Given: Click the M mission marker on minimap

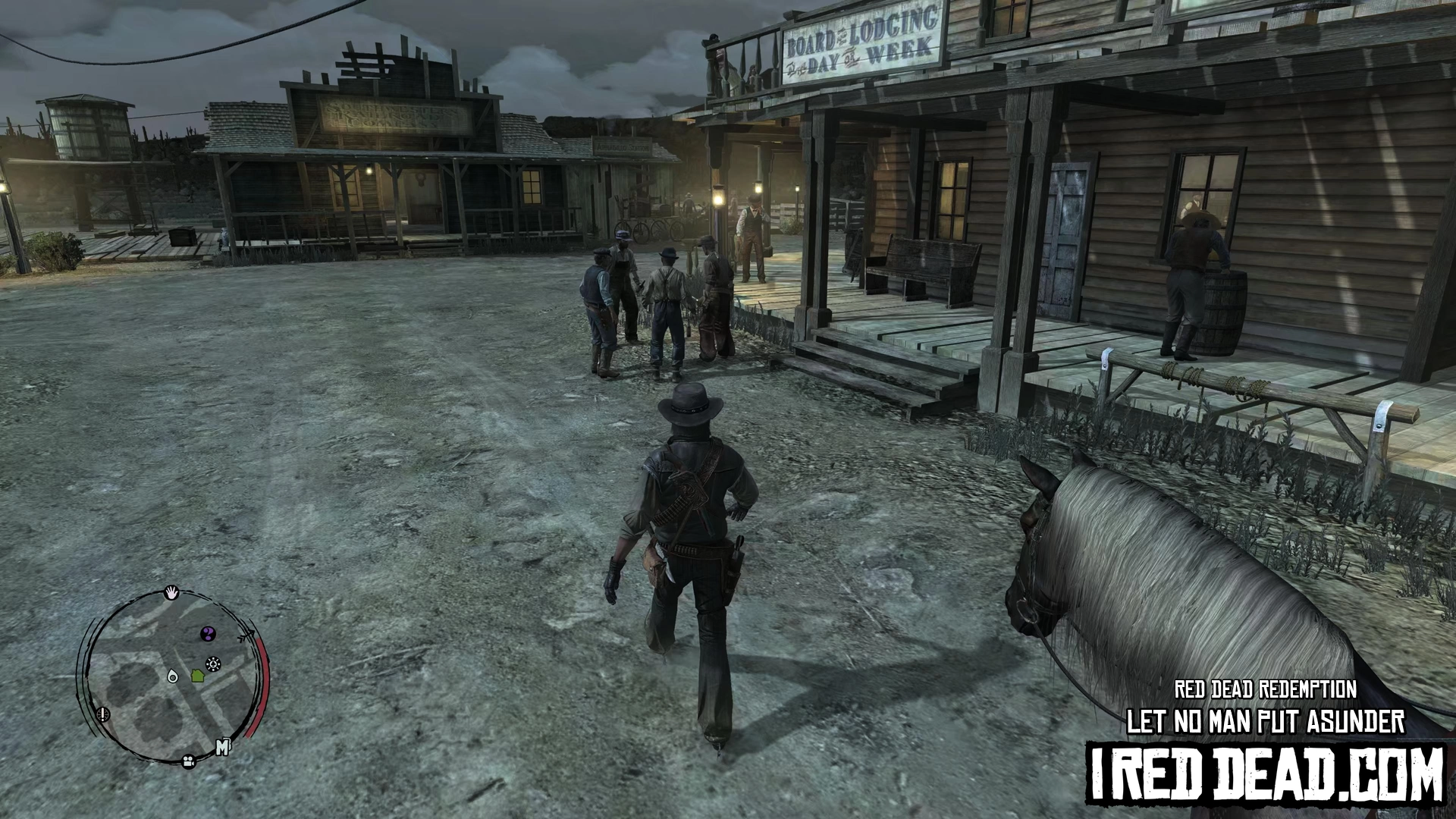Looking at the screenshot, I should tap(222, 748).
